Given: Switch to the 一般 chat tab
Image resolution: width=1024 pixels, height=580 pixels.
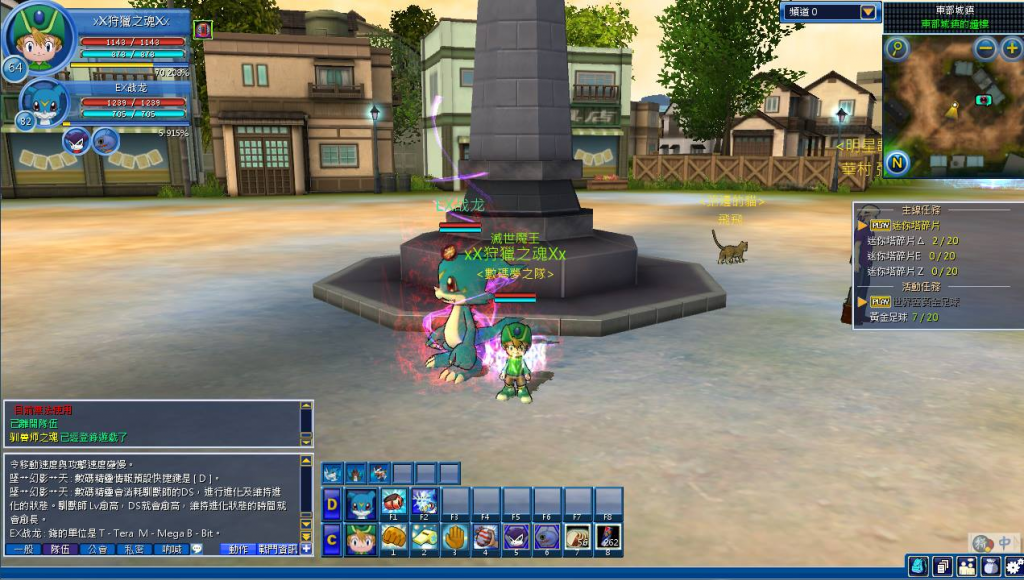Looking at the screenshot, I should pos(22,549).
